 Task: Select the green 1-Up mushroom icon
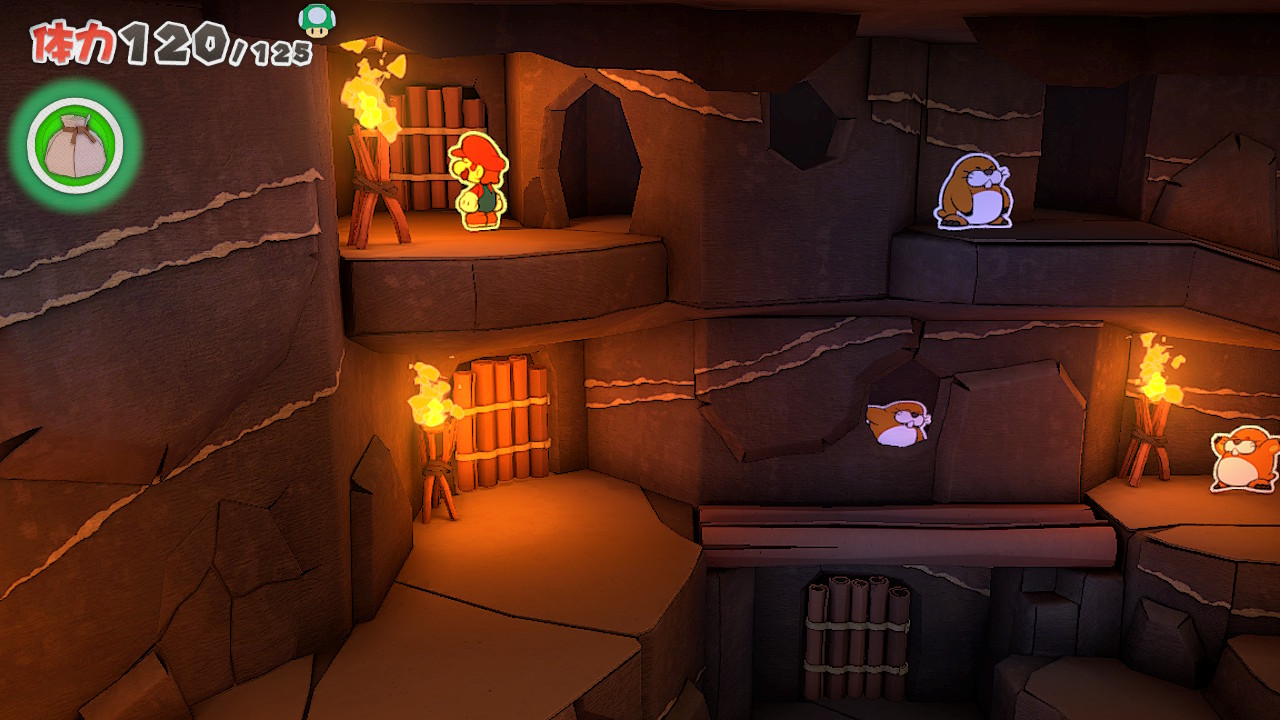[x=318, y=19]
